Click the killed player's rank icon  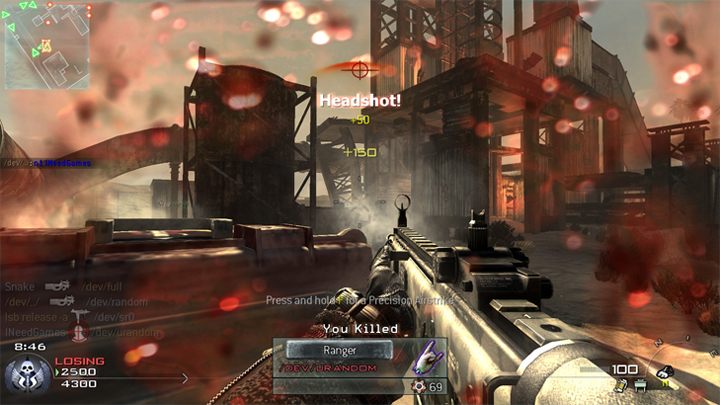420,385
